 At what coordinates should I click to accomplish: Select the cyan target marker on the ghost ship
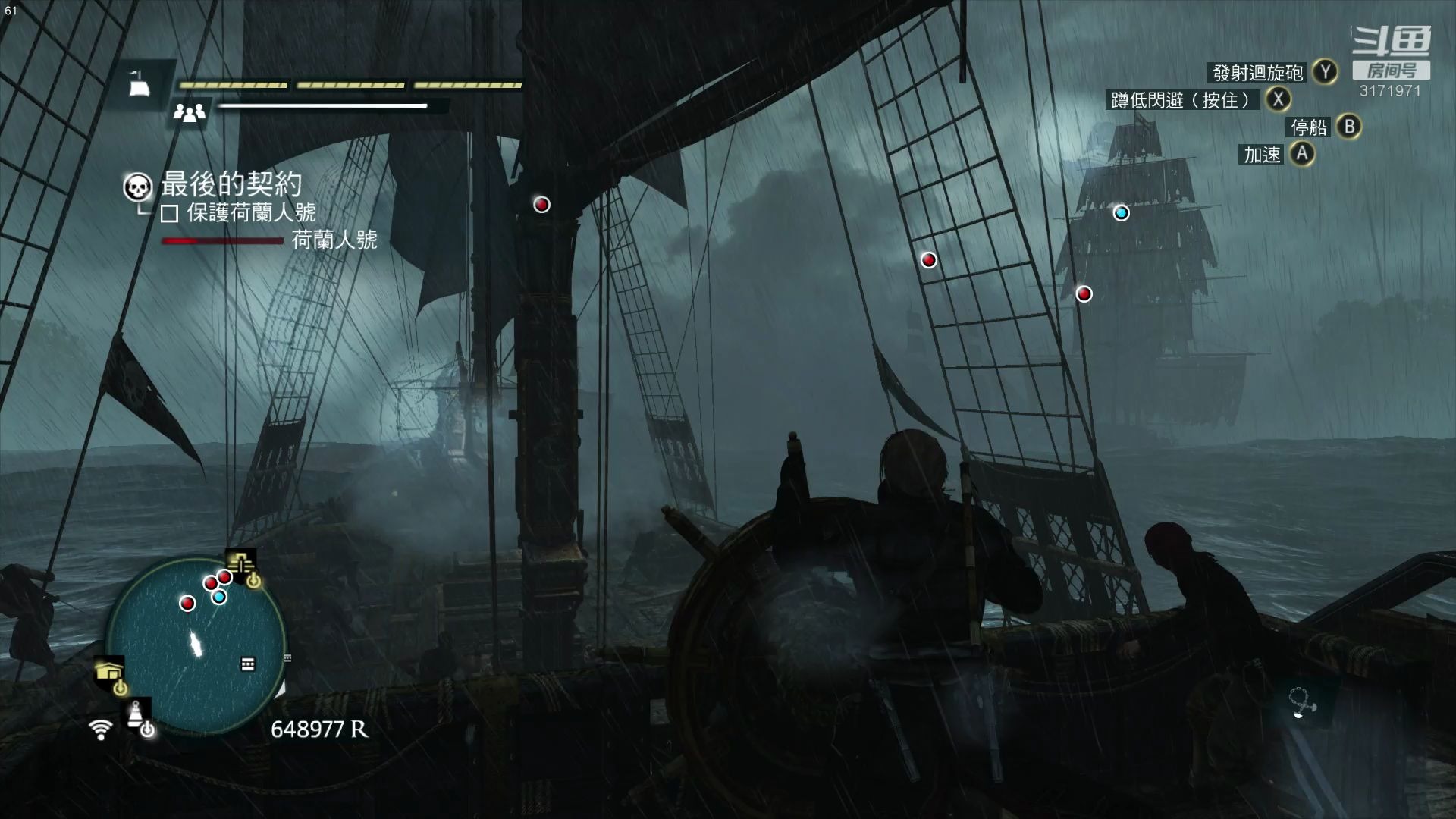pos(1121,213)
